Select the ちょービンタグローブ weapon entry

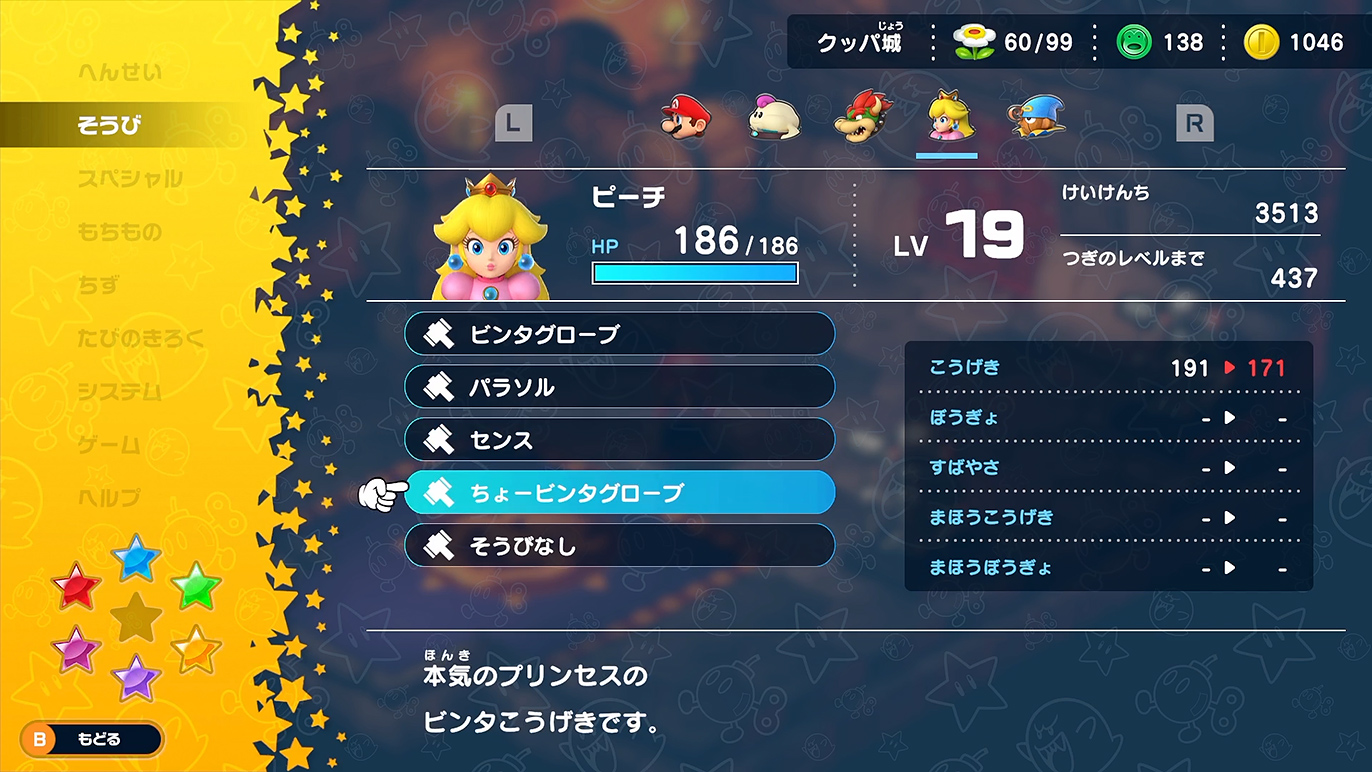pyautogui.click(x=620, y=492)
